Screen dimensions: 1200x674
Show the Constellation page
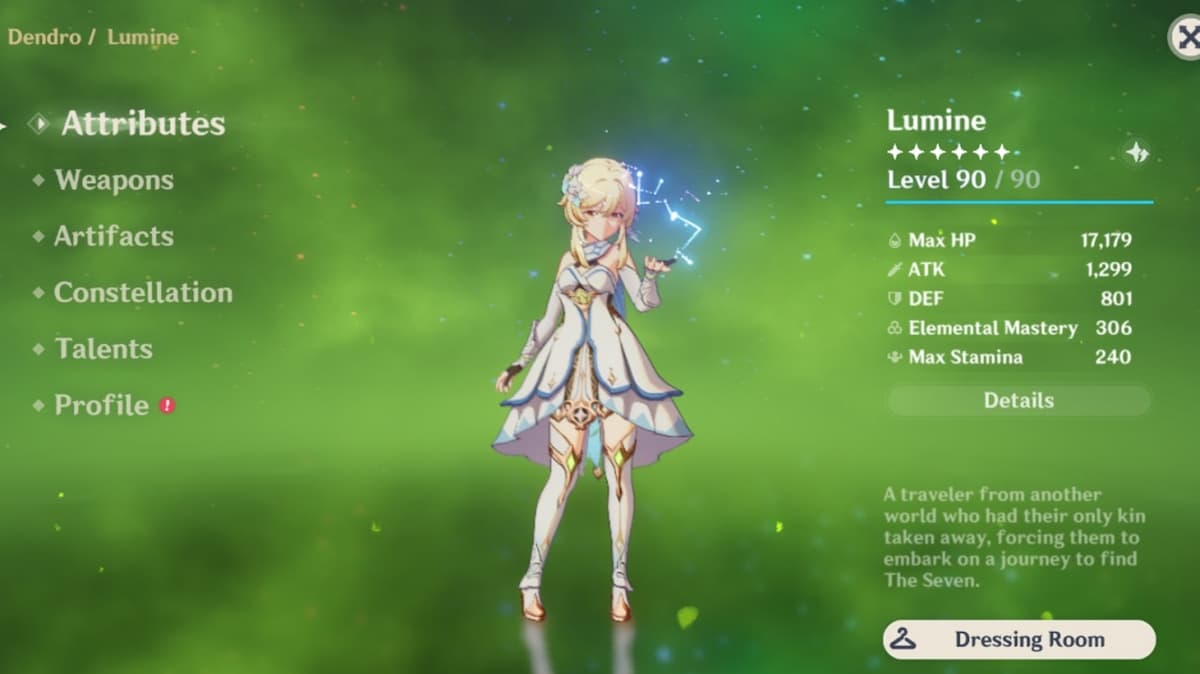[142, 293]
